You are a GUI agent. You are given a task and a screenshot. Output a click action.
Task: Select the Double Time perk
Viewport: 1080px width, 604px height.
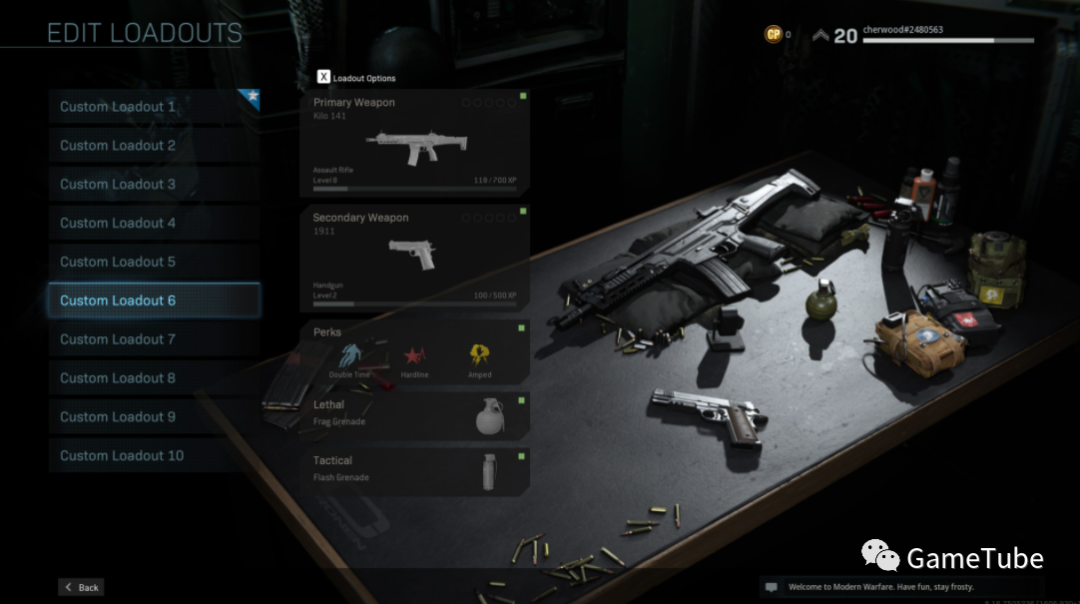pyautogui.click(x=349, y=356)
